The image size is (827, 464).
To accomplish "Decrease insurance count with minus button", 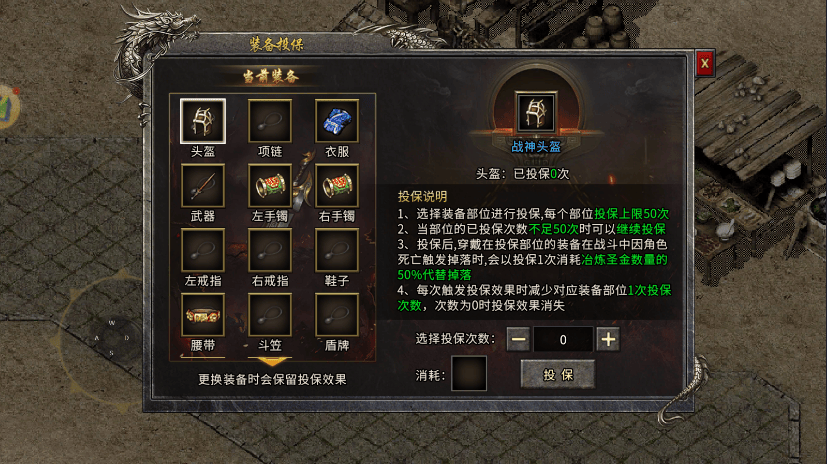I will (518, 339).
